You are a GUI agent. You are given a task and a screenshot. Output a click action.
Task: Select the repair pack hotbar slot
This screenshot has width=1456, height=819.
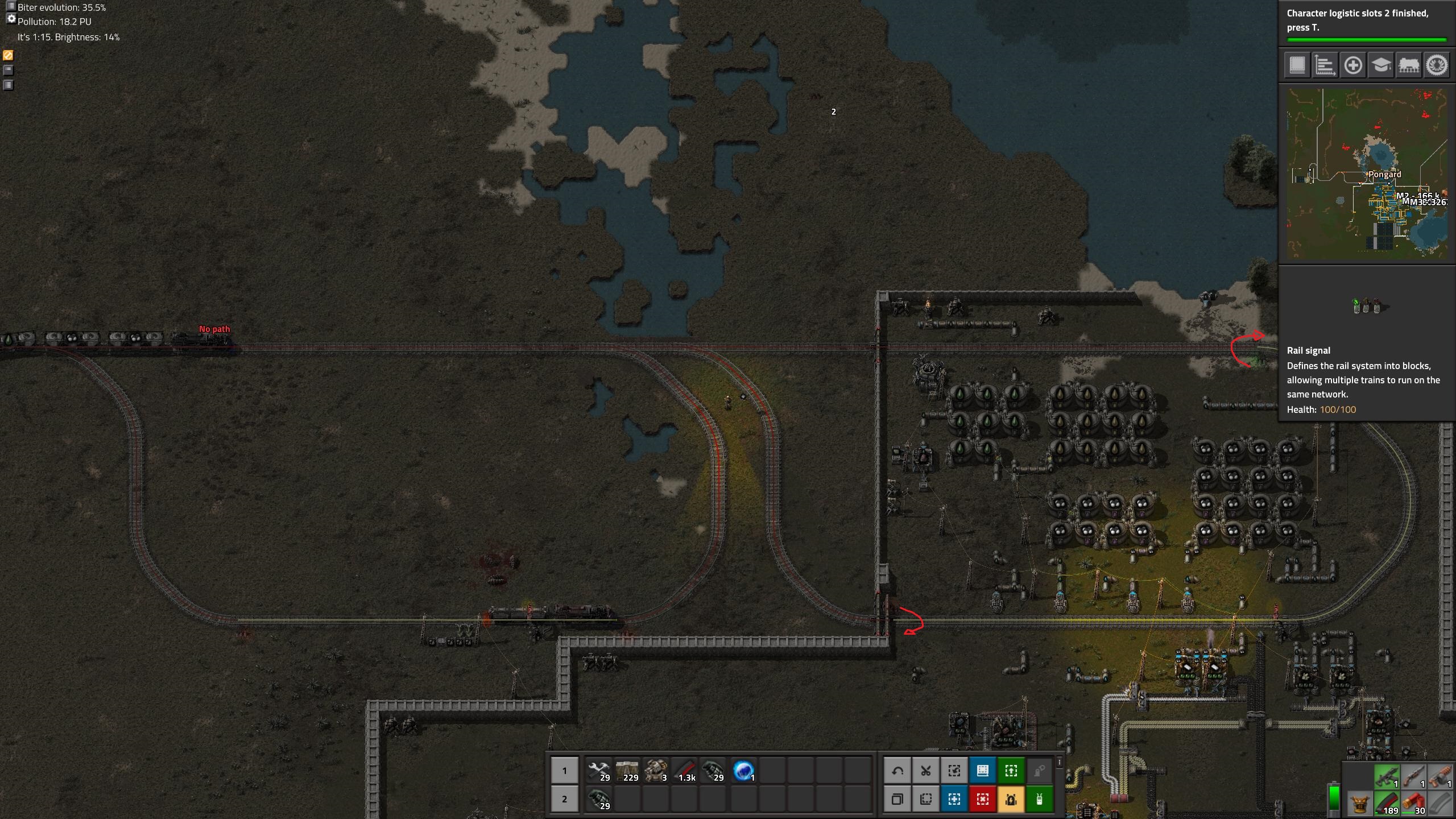(x=598, y=771)
